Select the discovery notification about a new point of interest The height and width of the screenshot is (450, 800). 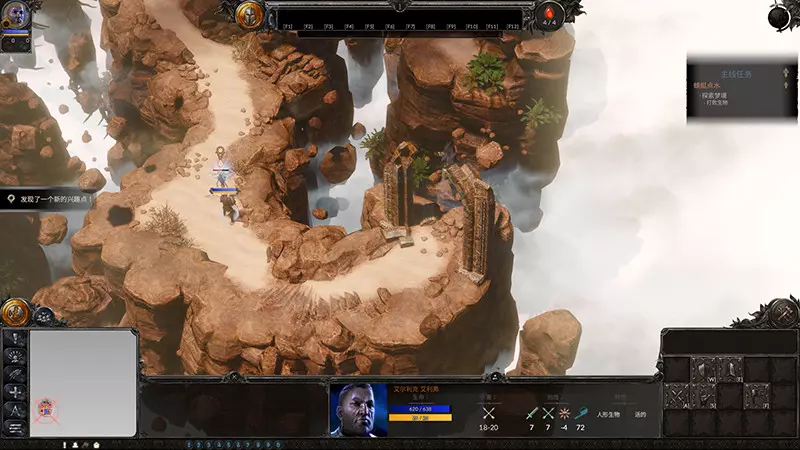[50, 200]
